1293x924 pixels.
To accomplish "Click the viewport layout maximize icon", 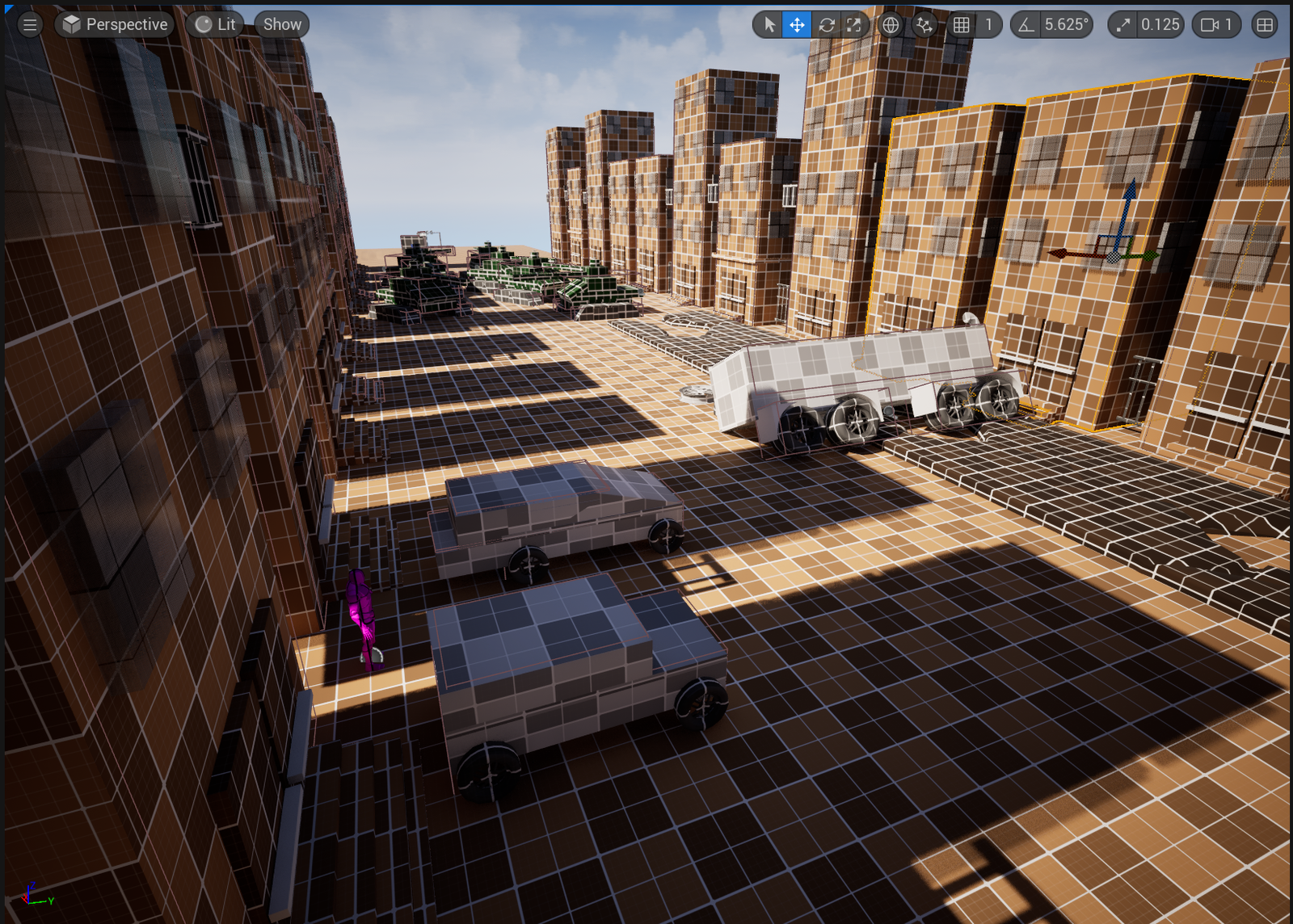I will coord(1265,24).
